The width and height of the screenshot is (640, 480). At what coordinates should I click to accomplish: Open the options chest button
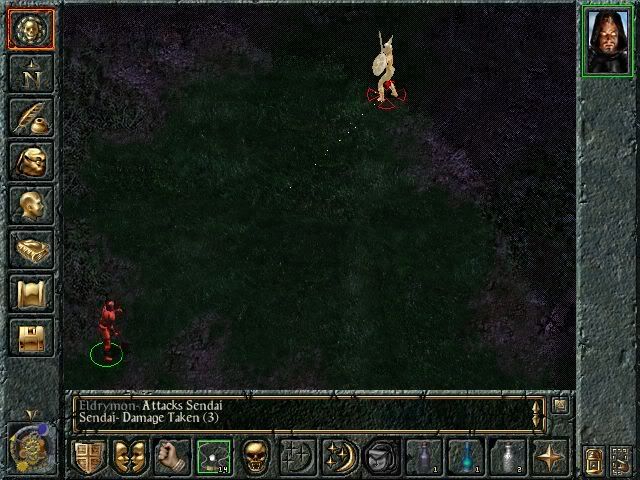(29, 337)
